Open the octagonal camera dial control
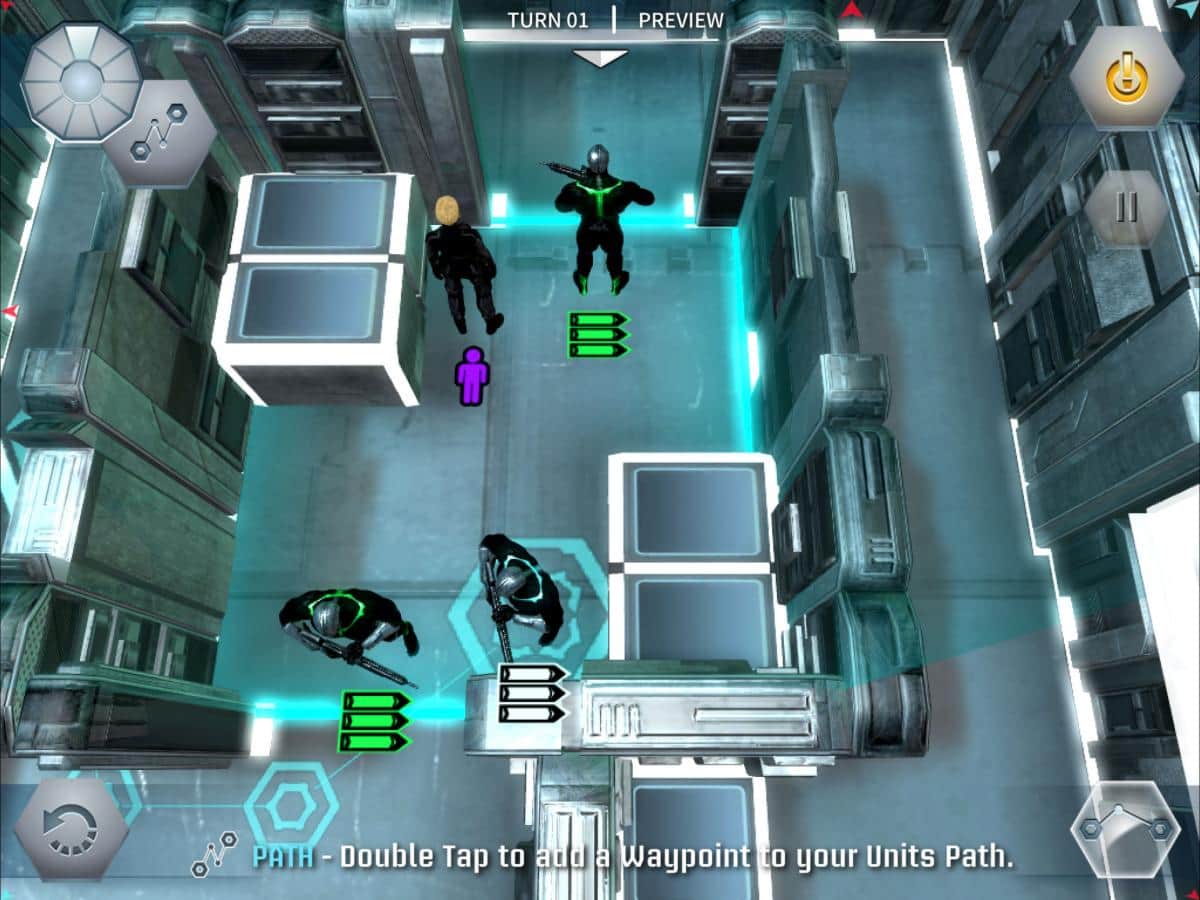 (81, 82)
